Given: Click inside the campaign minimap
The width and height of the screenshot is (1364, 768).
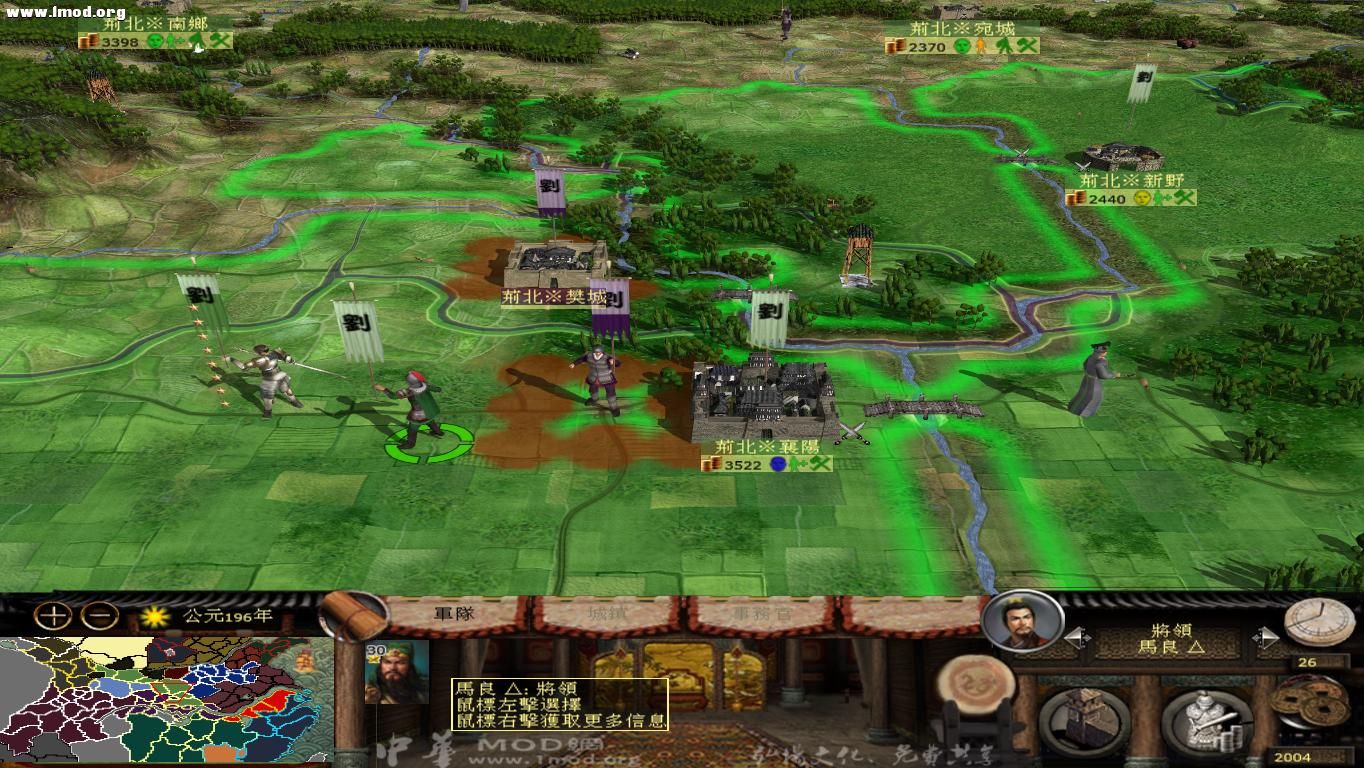Looking at the screenshot, I should pos(160,700).
